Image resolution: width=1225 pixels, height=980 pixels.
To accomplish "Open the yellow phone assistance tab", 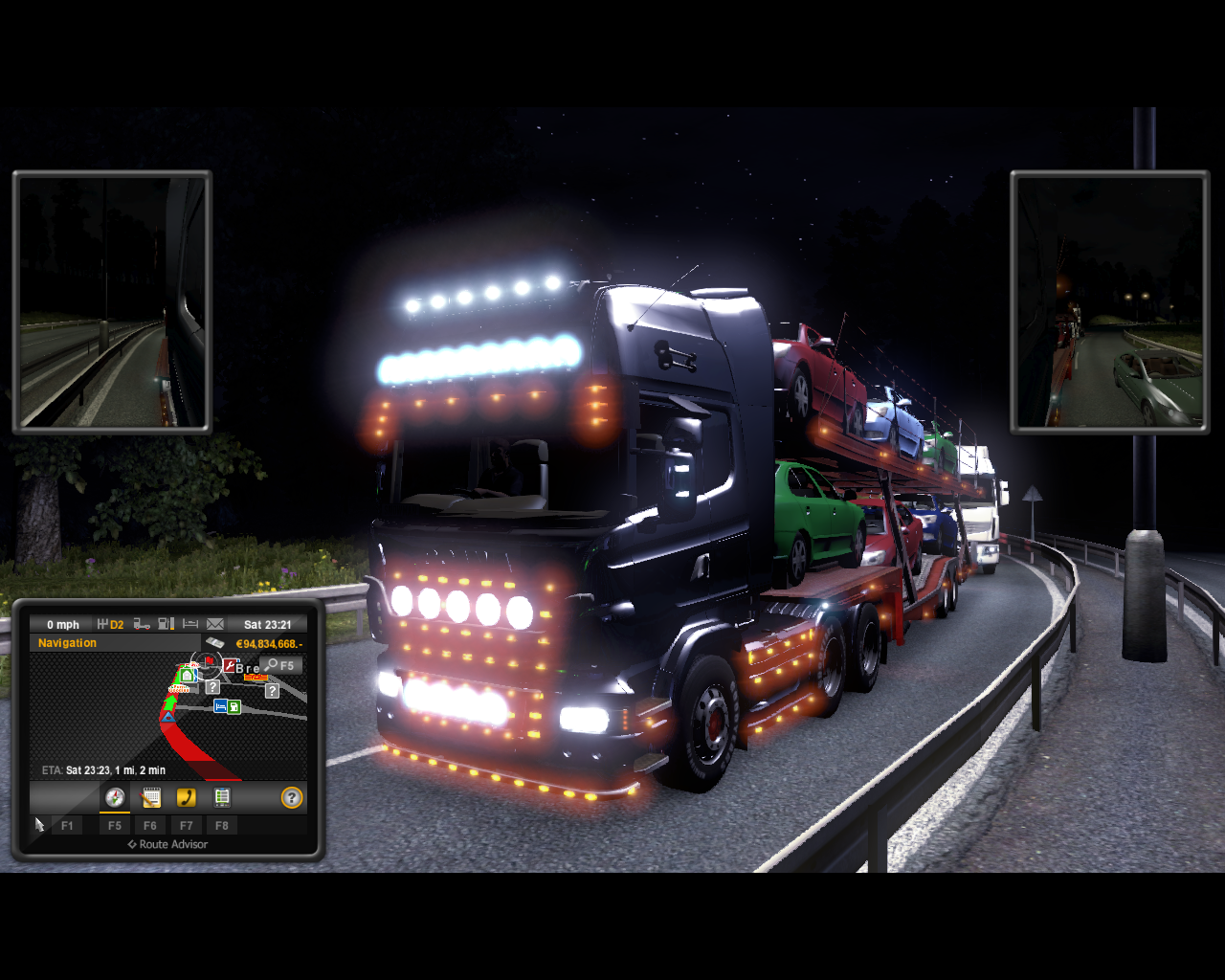I will tap(186, 797).
